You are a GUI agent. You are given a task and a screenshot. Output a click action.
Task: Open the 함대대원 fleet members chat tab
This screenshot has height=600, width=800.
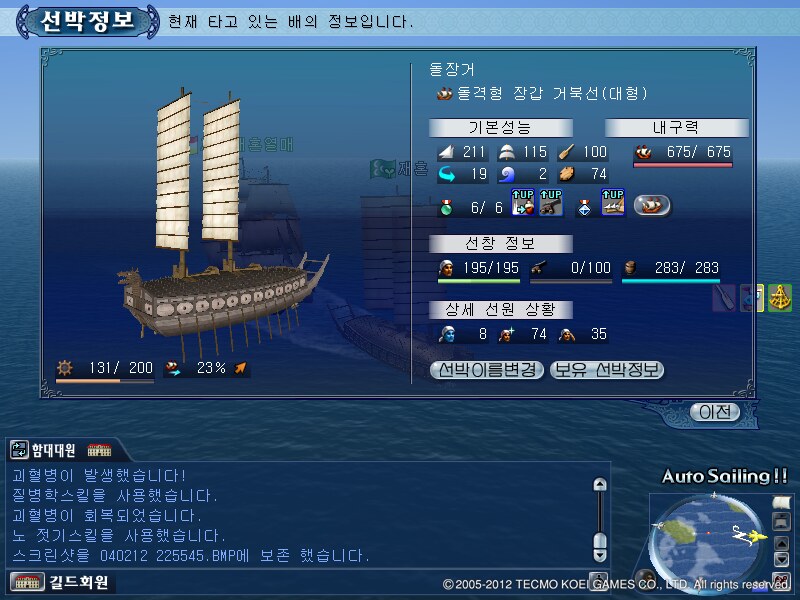tap(45, 450)
